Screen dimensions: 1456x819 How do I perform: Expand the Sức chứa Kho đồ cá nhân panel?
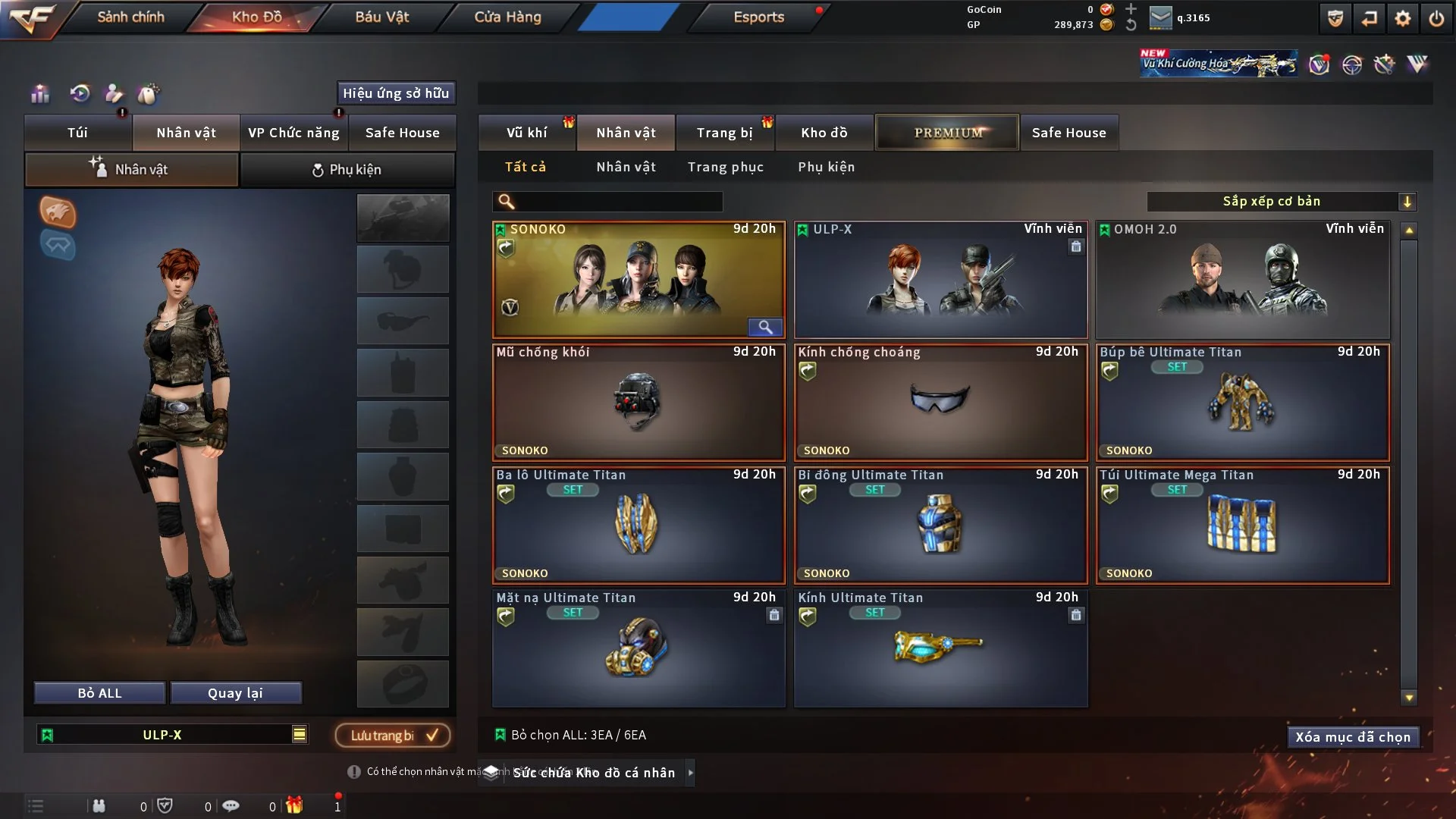(x=691, y=773)
